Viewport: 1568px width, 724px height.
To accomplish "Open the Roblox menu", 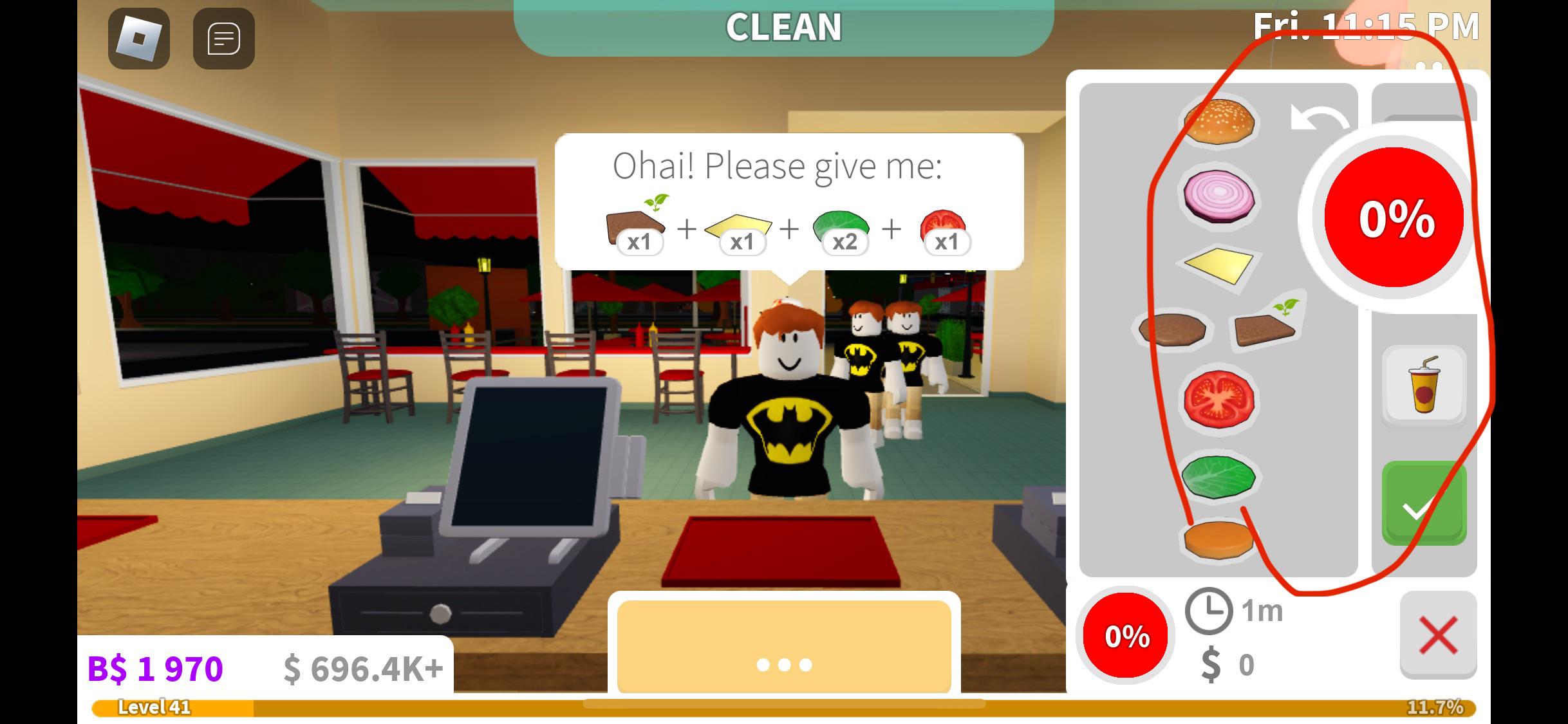I will [137, 39].
